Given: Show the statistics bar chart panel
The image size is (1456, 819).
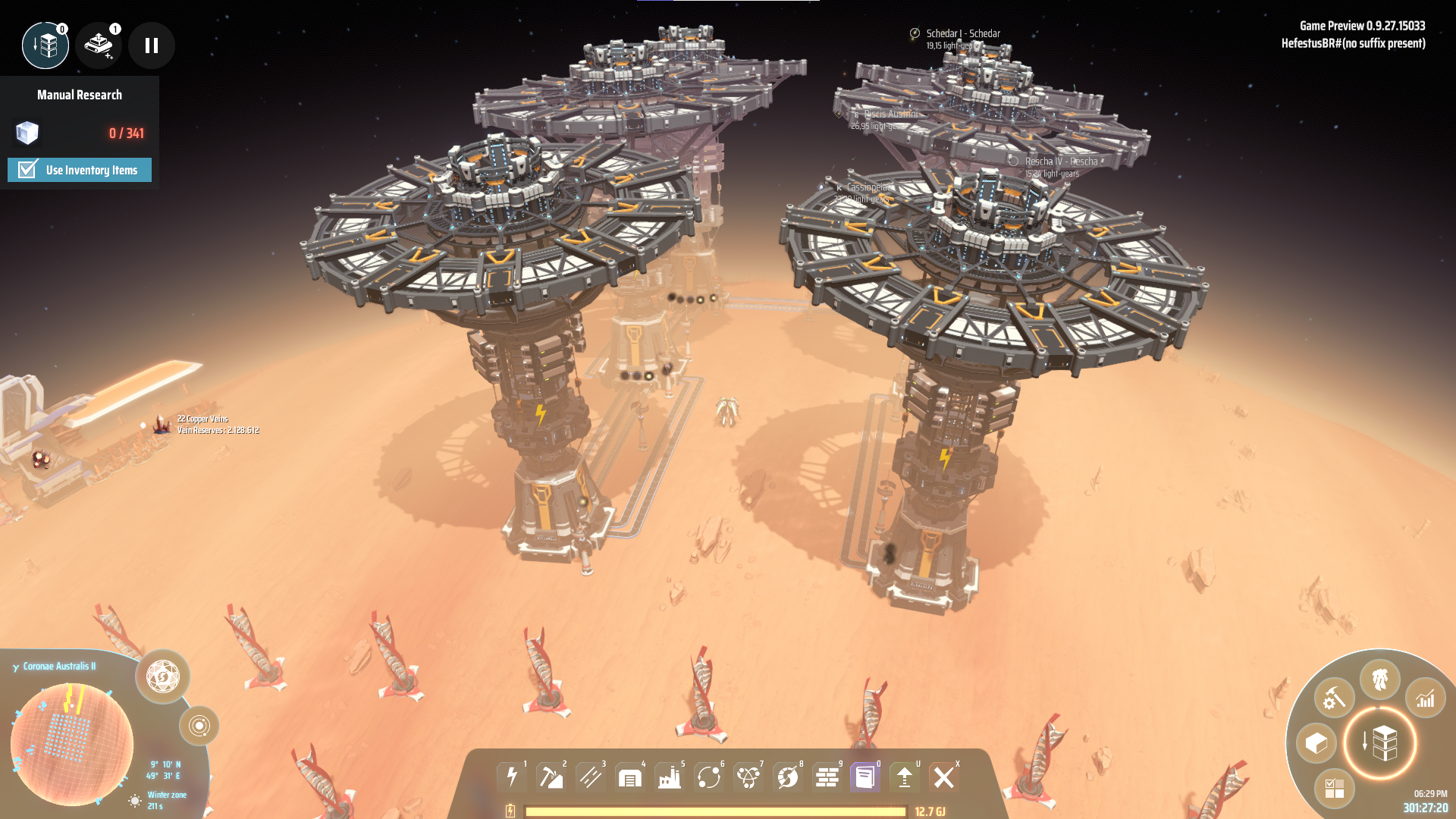Looking at the screenshot, I should point(1426,698).
